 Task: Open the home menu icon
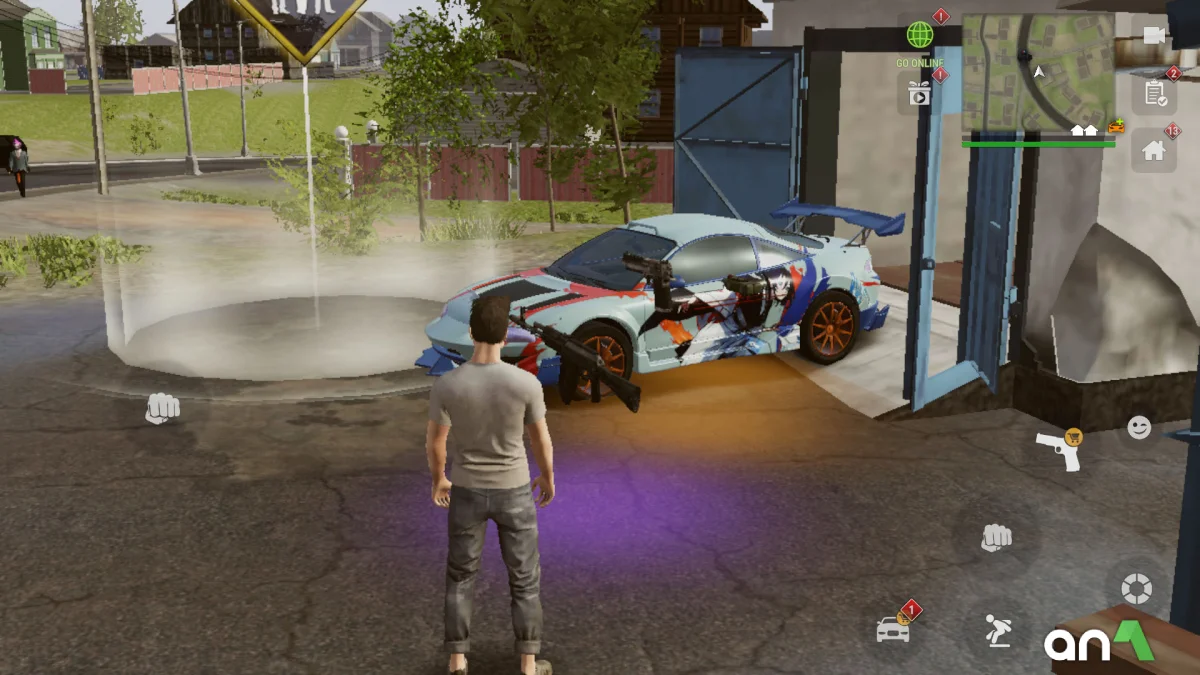click(x=1154, y=151)
